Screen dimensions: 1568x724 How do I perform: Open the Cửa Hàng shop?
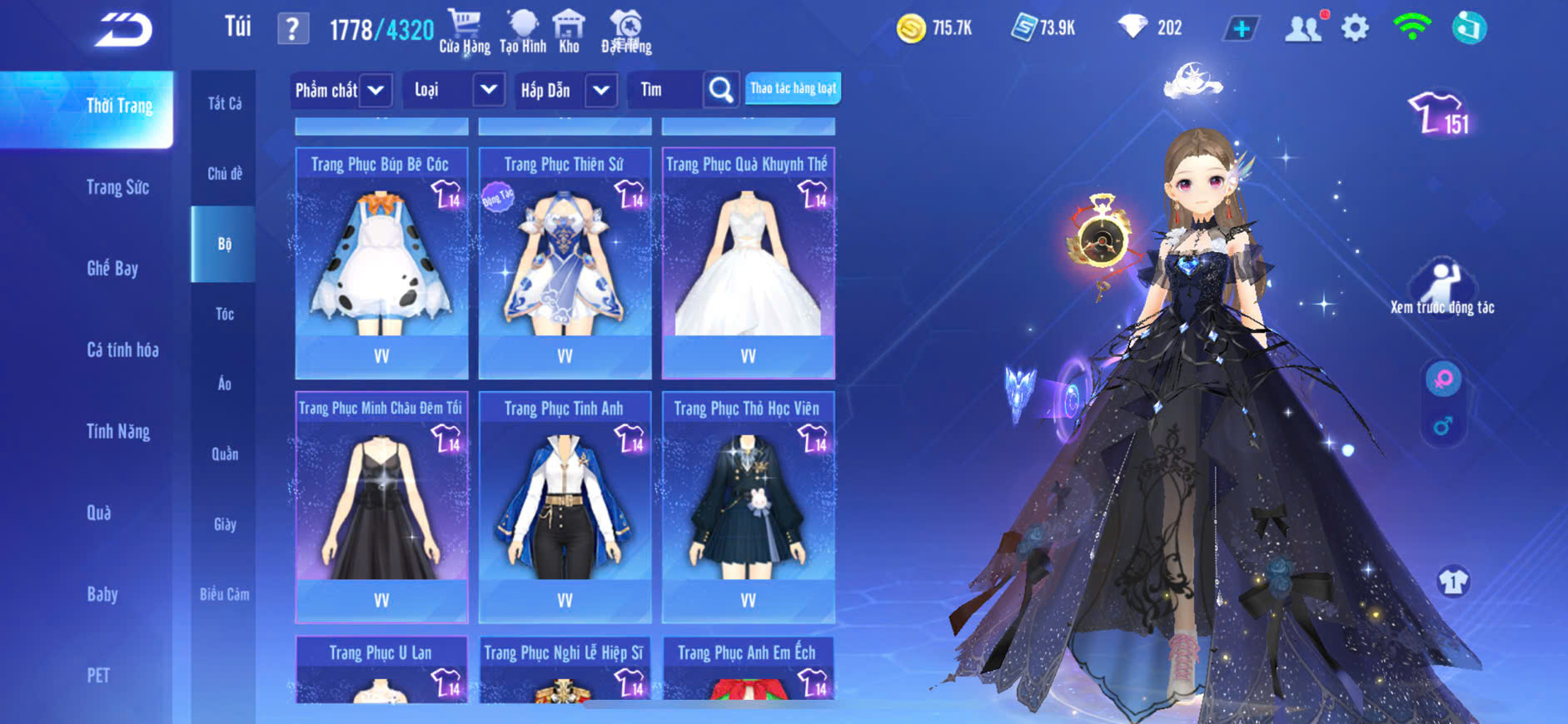point(465,32)
